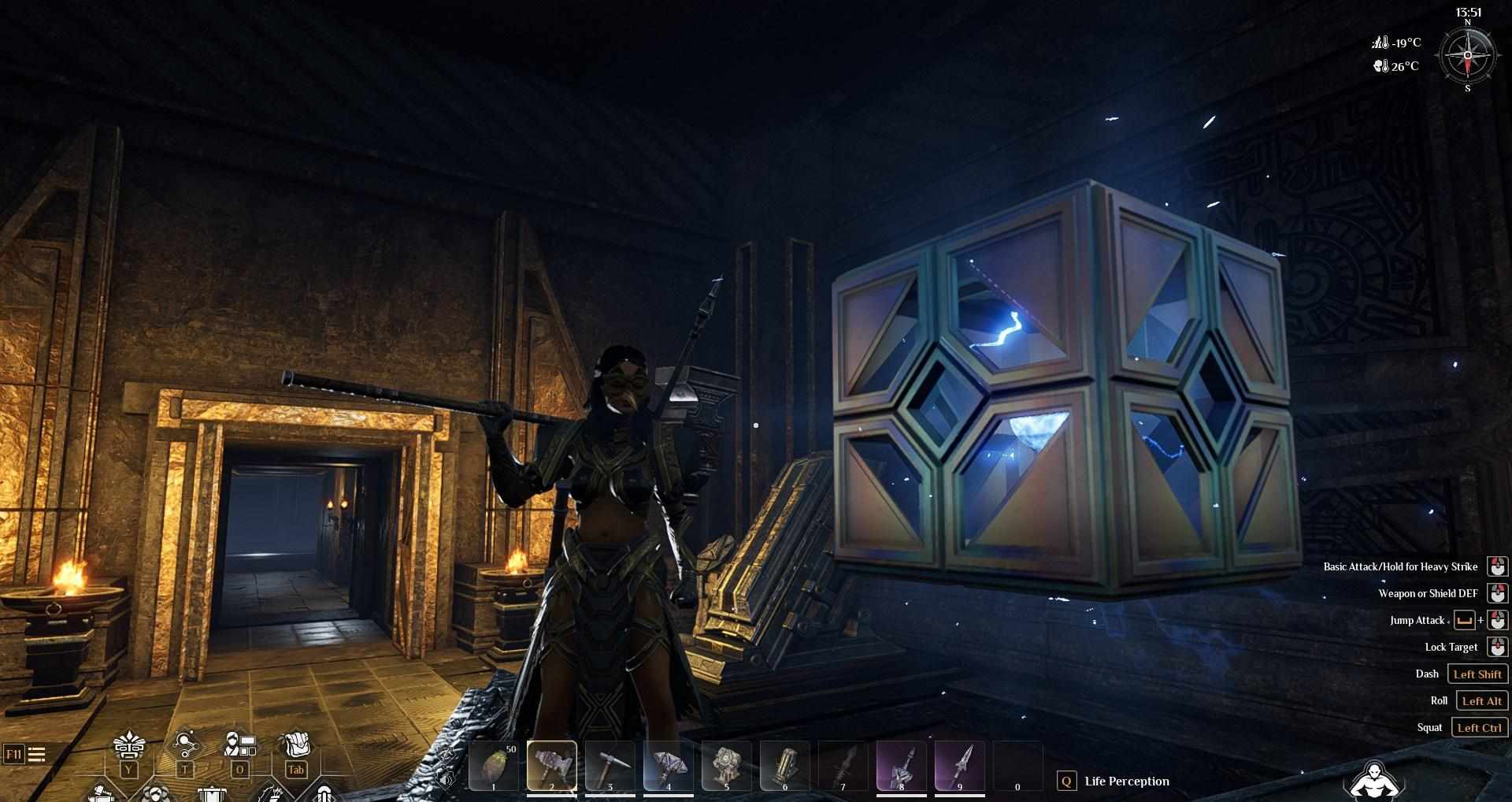
Task: Click the compass in the top-right corner
Action: click(1466, 55)
